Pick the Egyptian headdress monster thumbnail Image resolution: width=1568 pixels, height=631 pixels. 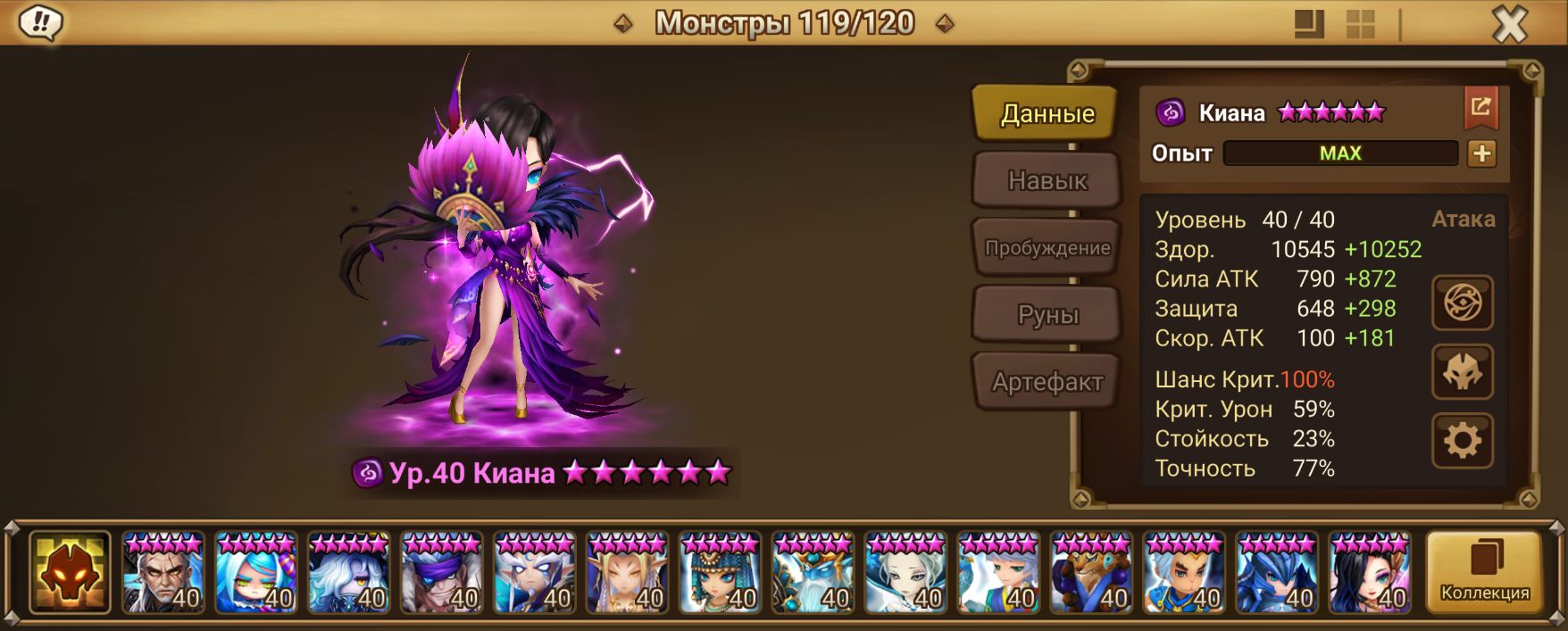point(721,573)
